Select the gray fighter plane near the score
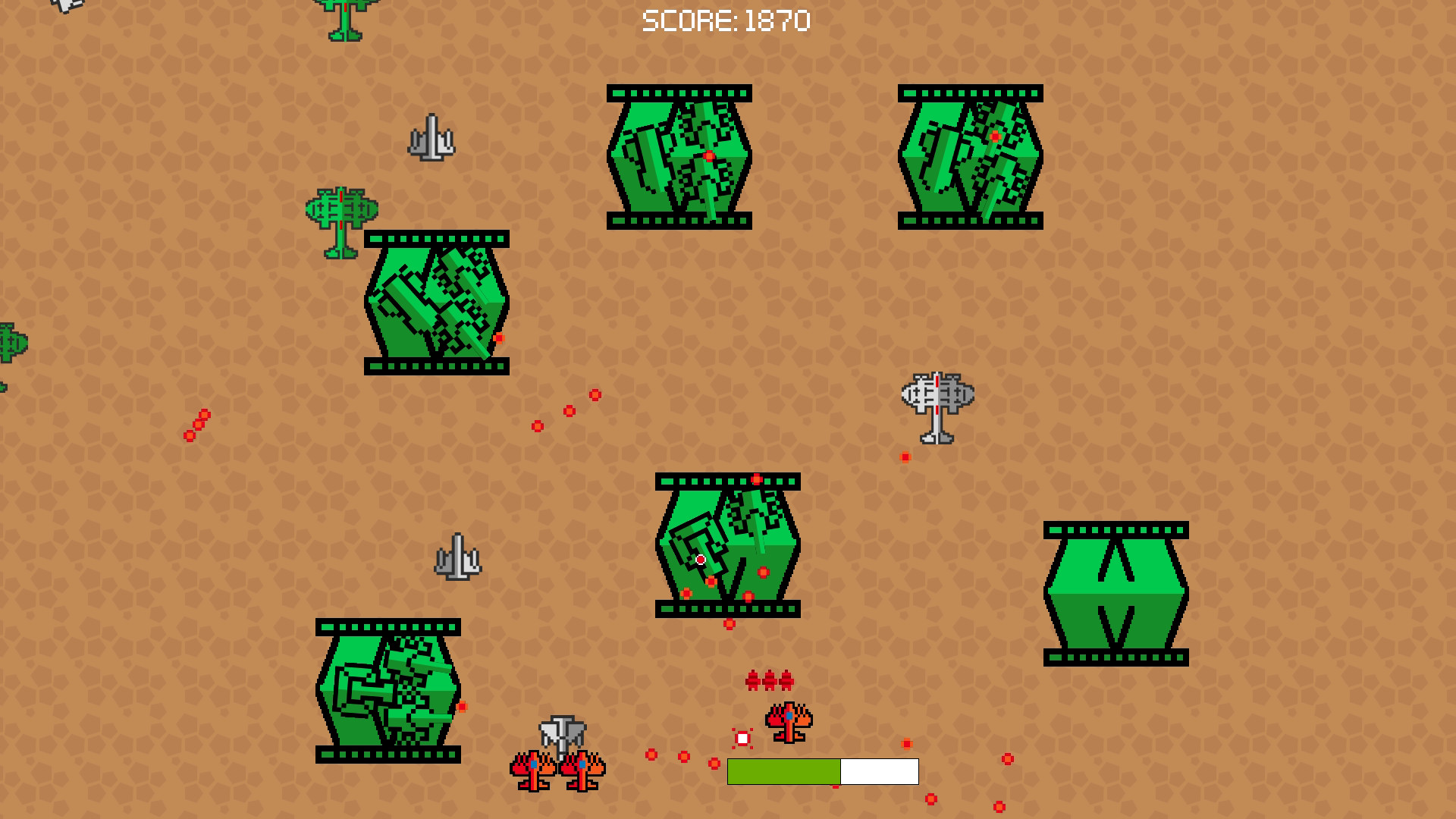The width and height of the screenshot is (1456, 819). click(x=432, y=136)
